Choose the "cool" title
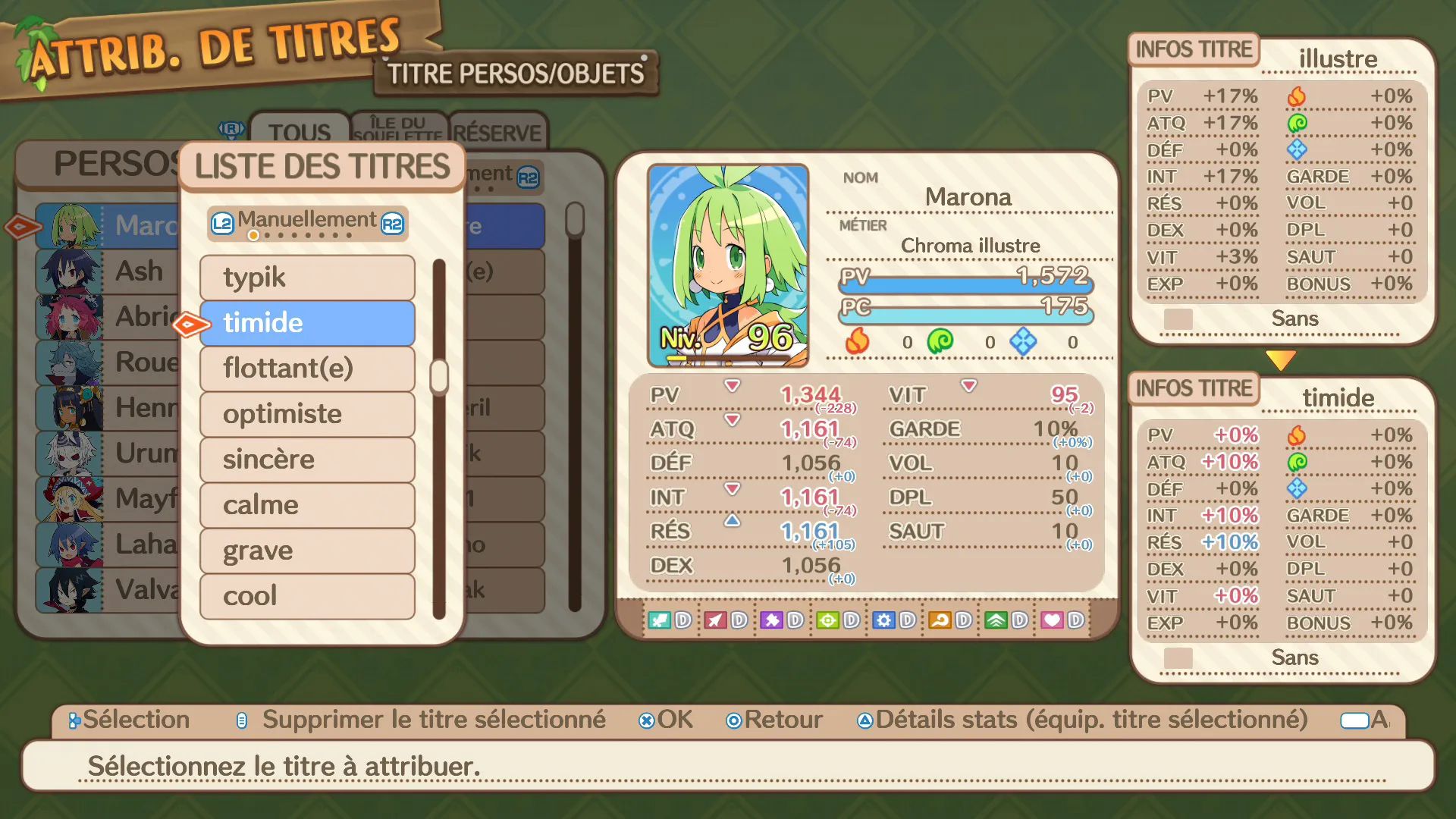 pyautogui.click(x=307, y=596)
